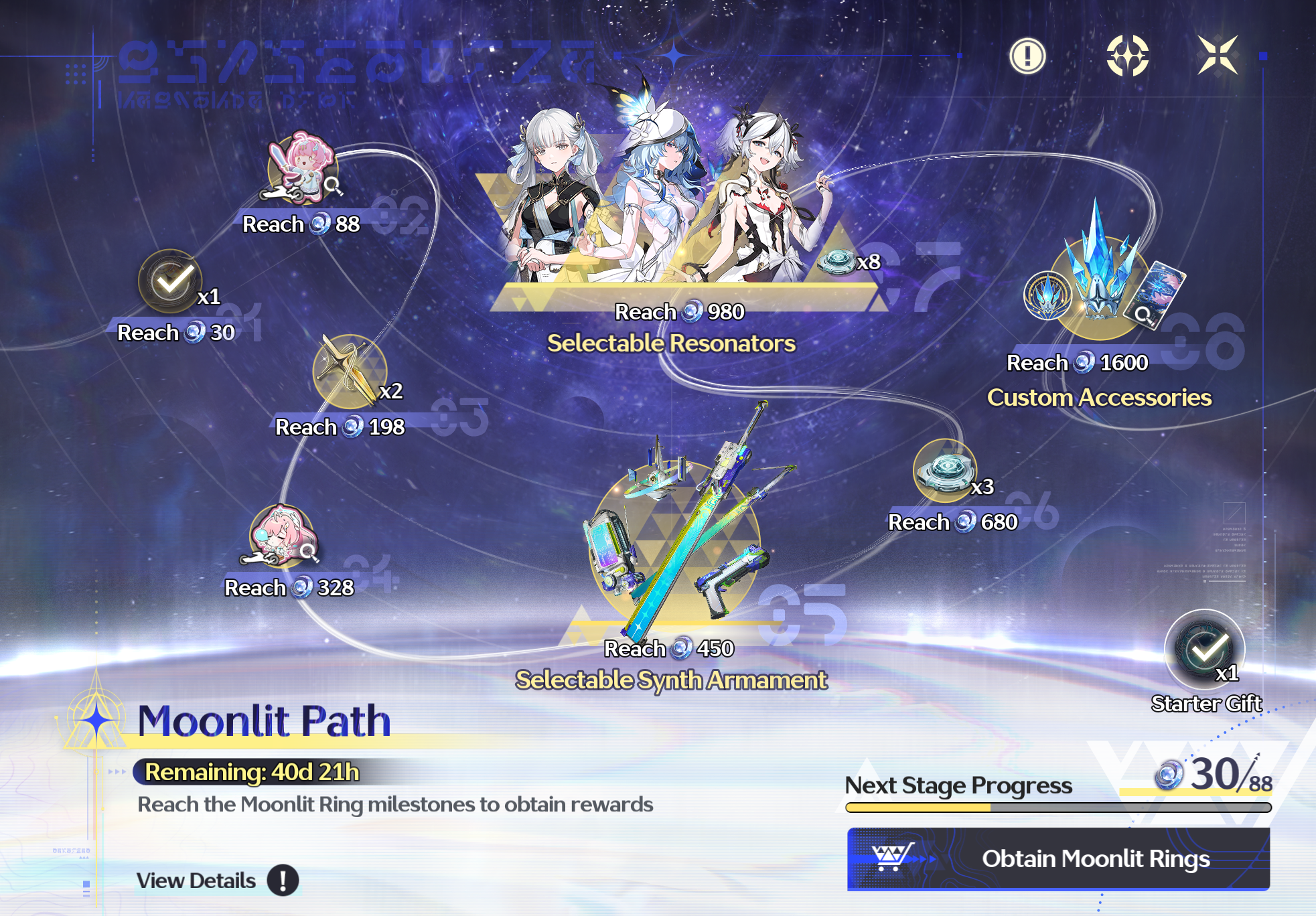Inspect the Reach 328 sleeping chibi reward

281,537
